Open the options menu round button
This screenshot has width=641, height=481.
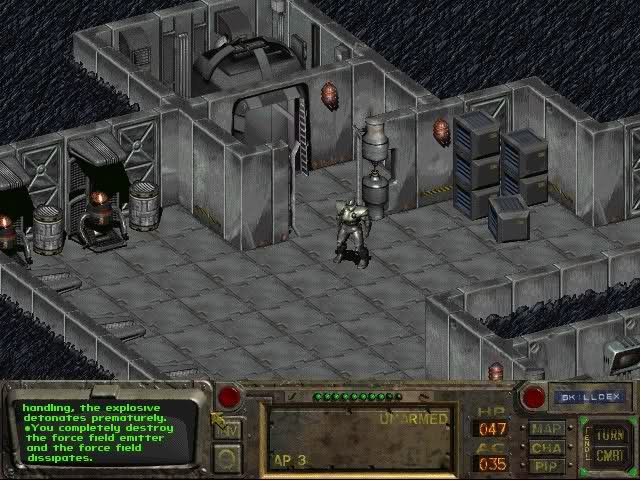tap(229, 457)
